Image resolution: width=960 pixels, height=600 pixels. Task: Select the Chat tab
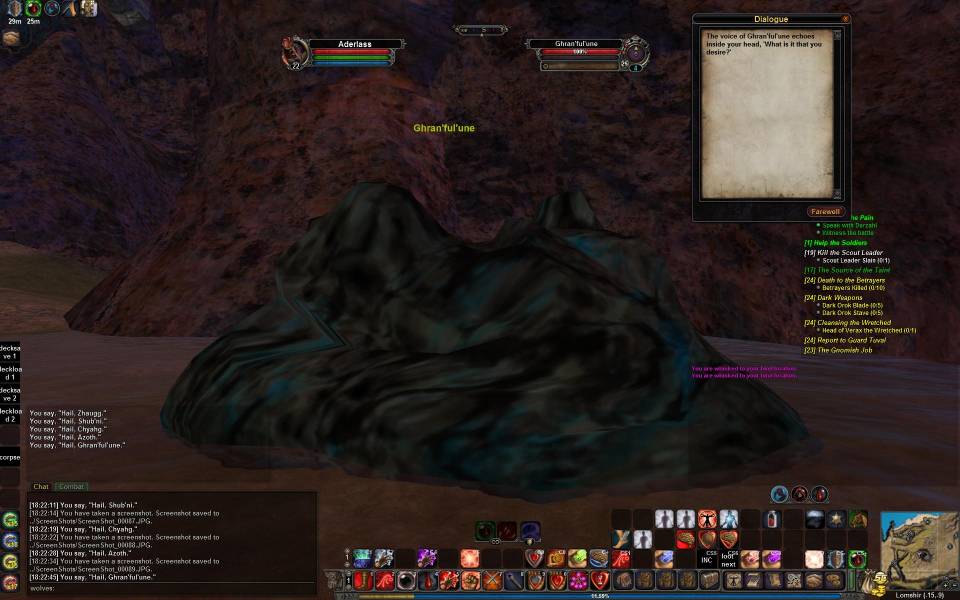click(x=41, y=487)
